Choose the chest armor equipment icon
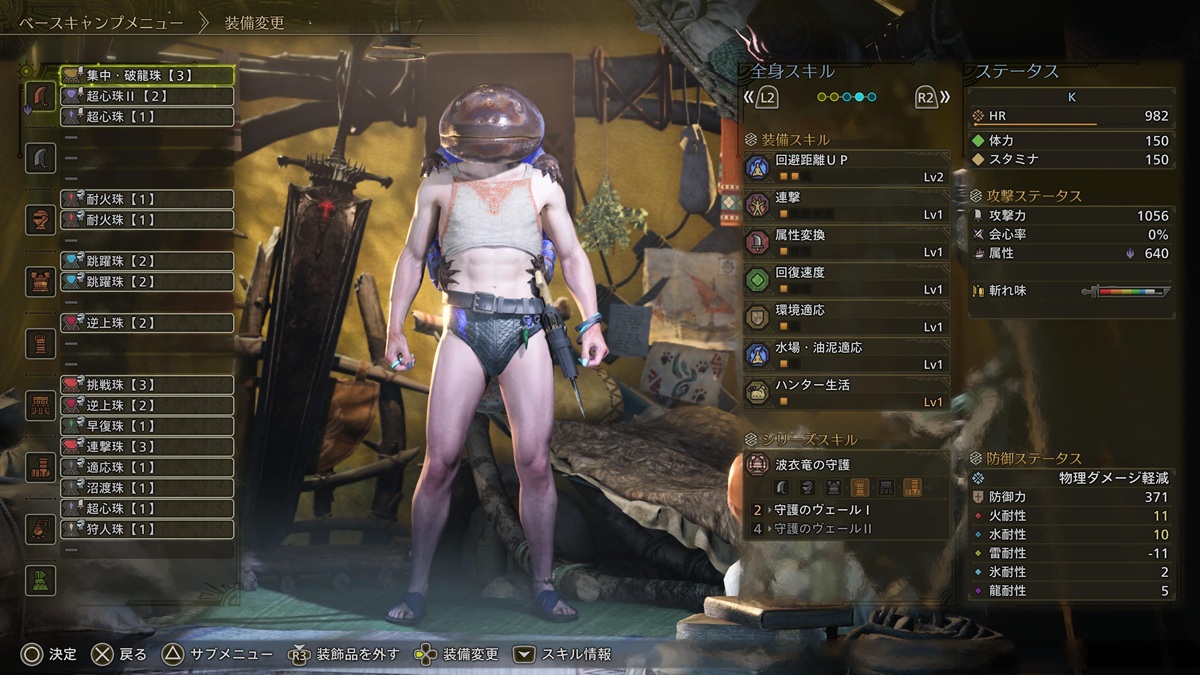 click(x=40, y=282)
